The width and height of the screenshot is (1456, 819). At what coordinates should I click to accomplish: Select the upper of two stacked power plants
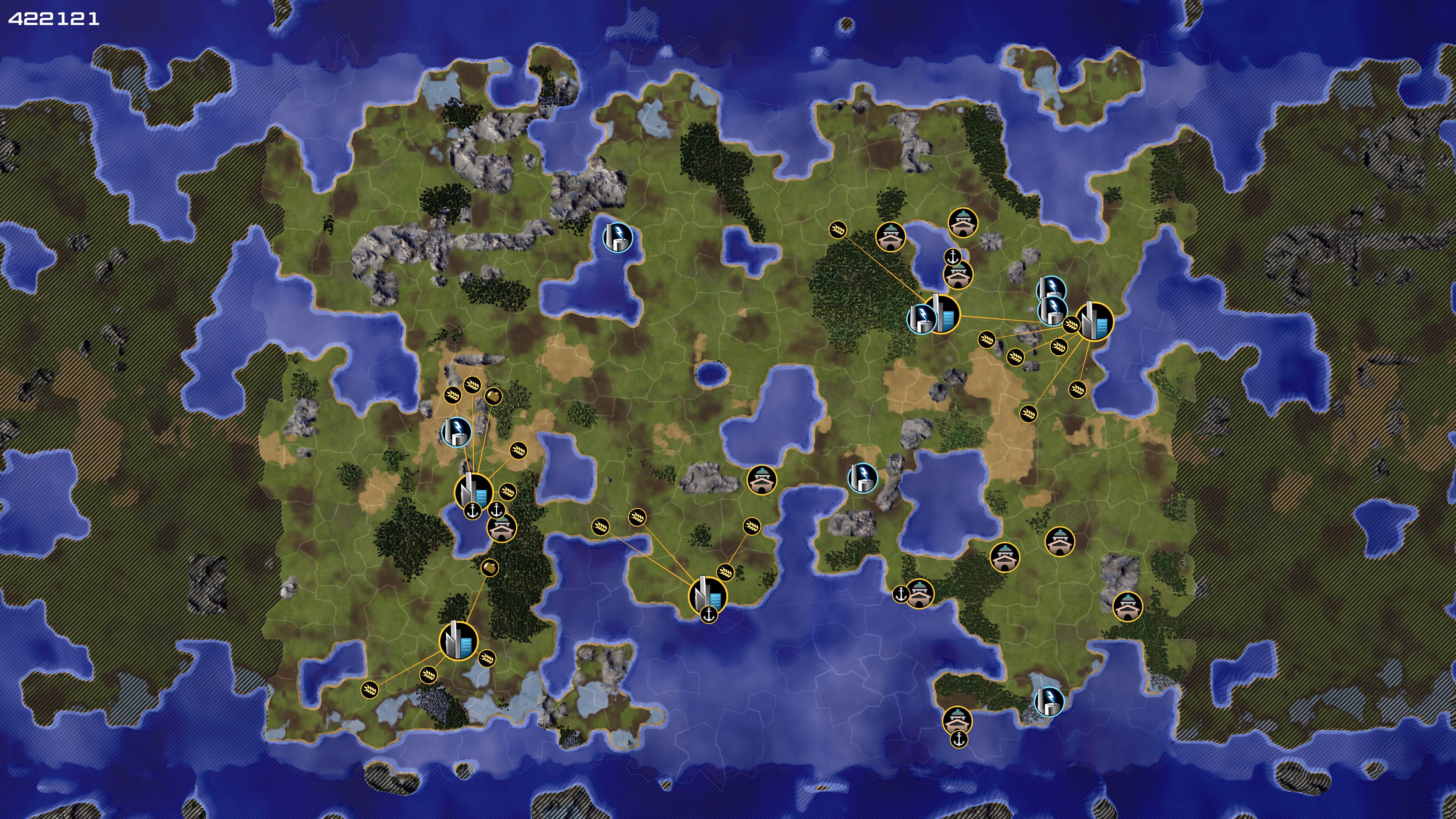1051,289
